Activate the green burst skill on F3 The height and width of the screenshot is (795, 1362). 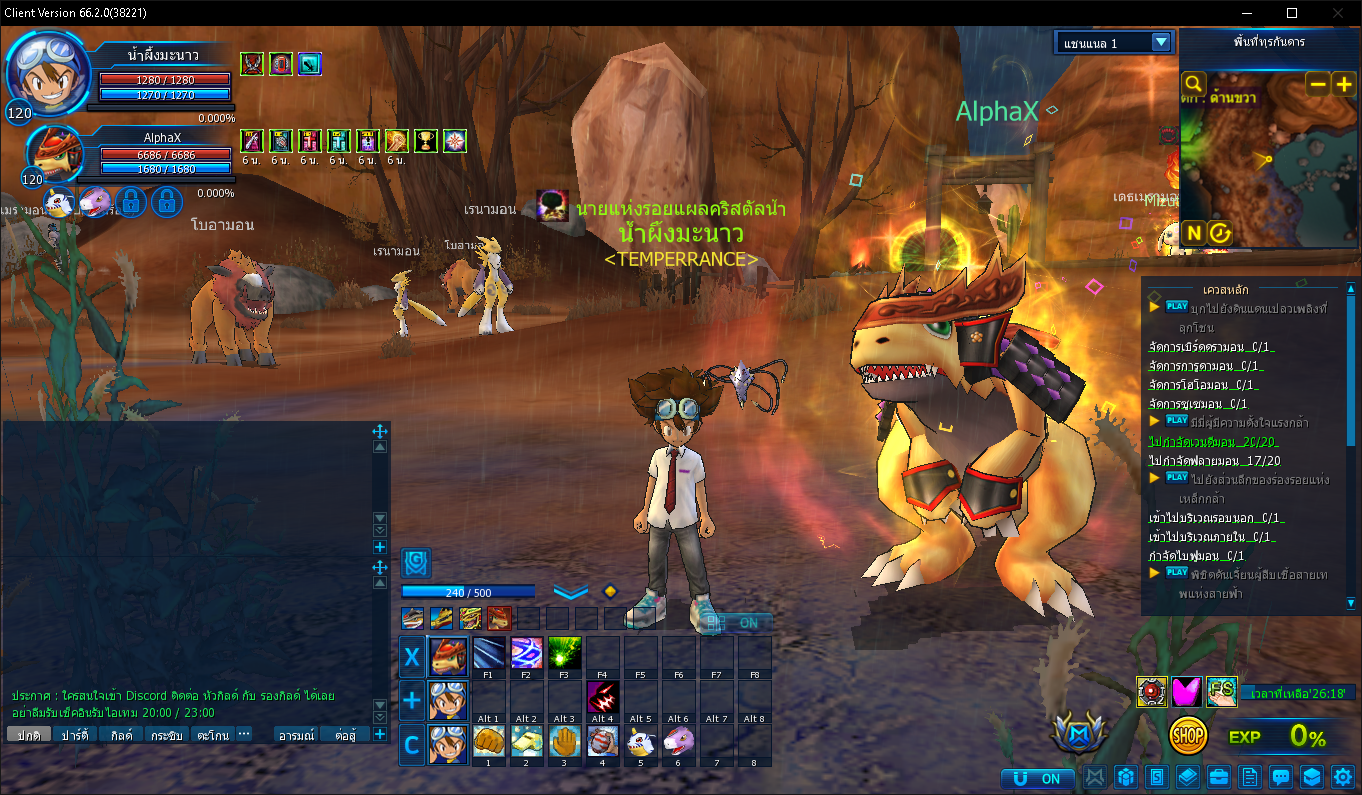(x=565, y=656)
